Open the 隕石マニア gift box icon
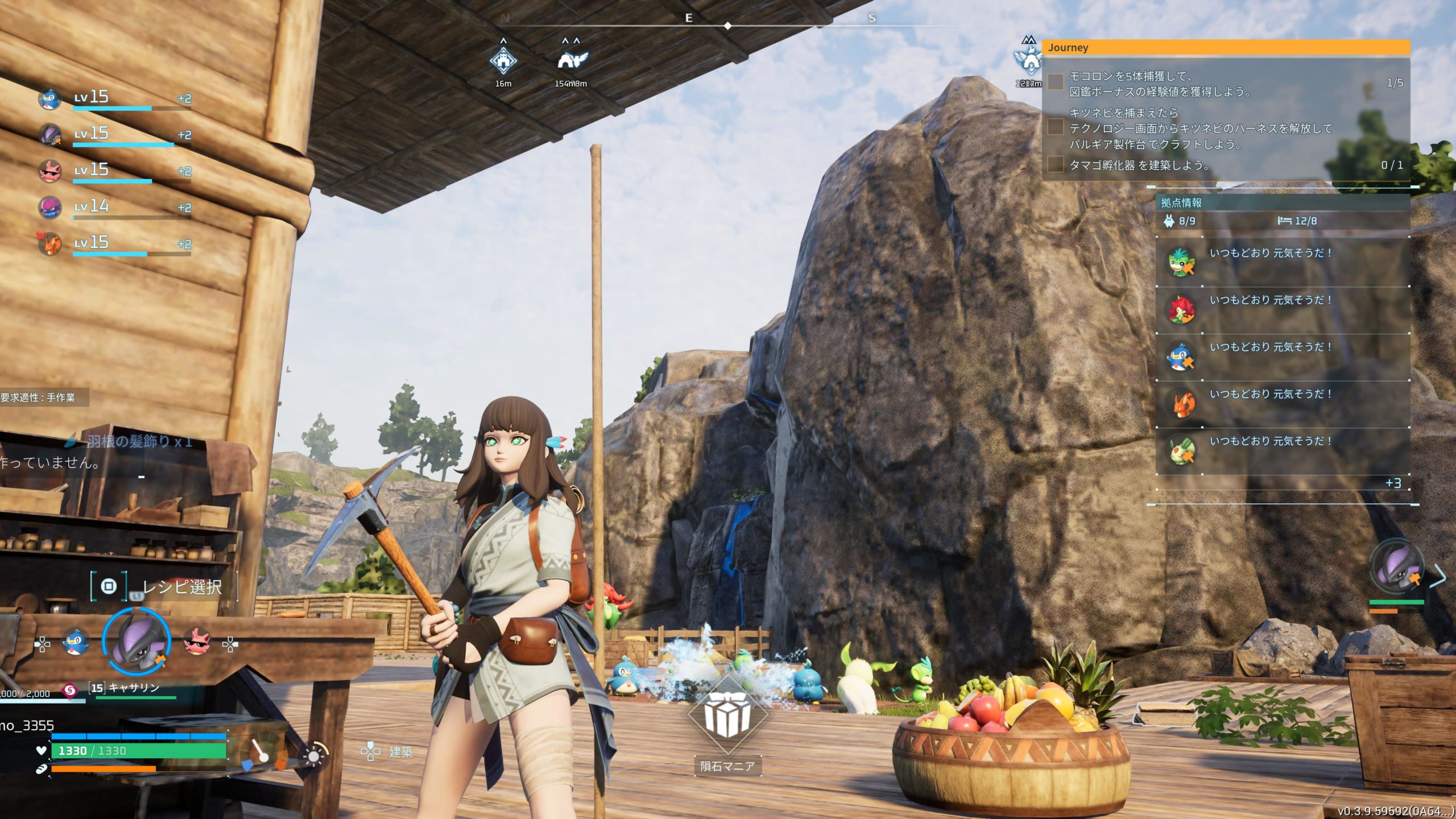 pos(727,715)
